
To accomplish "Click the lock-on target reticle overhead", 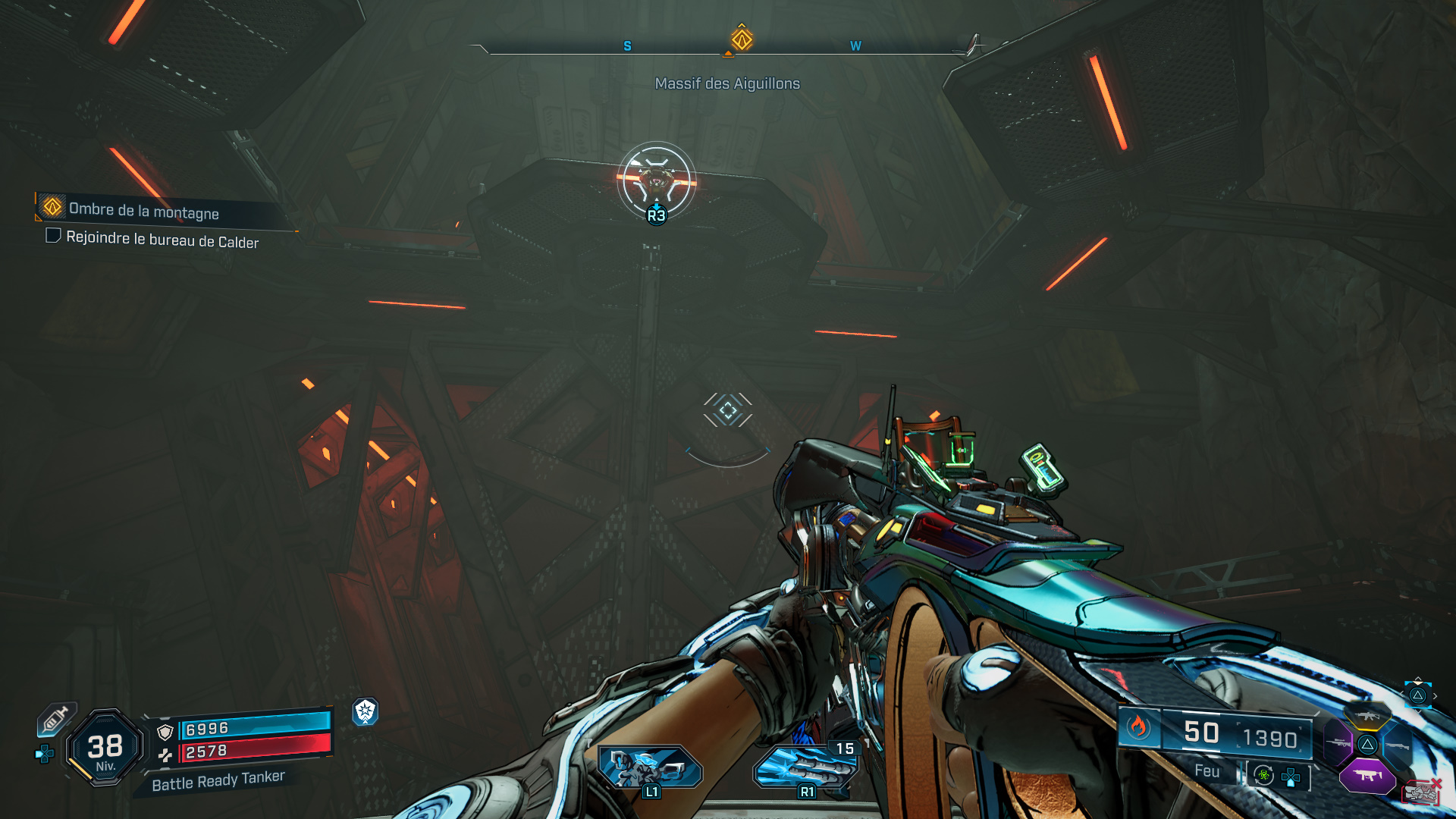I will [x=656, y=180].
